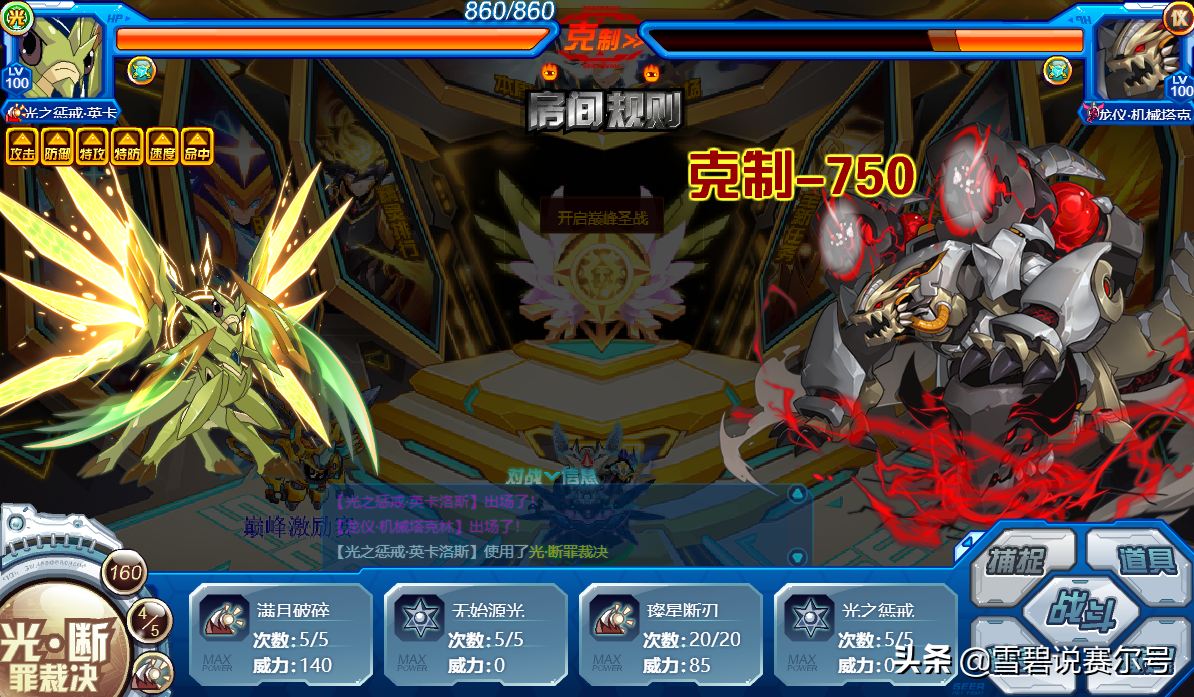Click the 速度 speed buff icon
Viewport: 1194px width, 697px height.
pyautogui.click(x=162, y=146)
